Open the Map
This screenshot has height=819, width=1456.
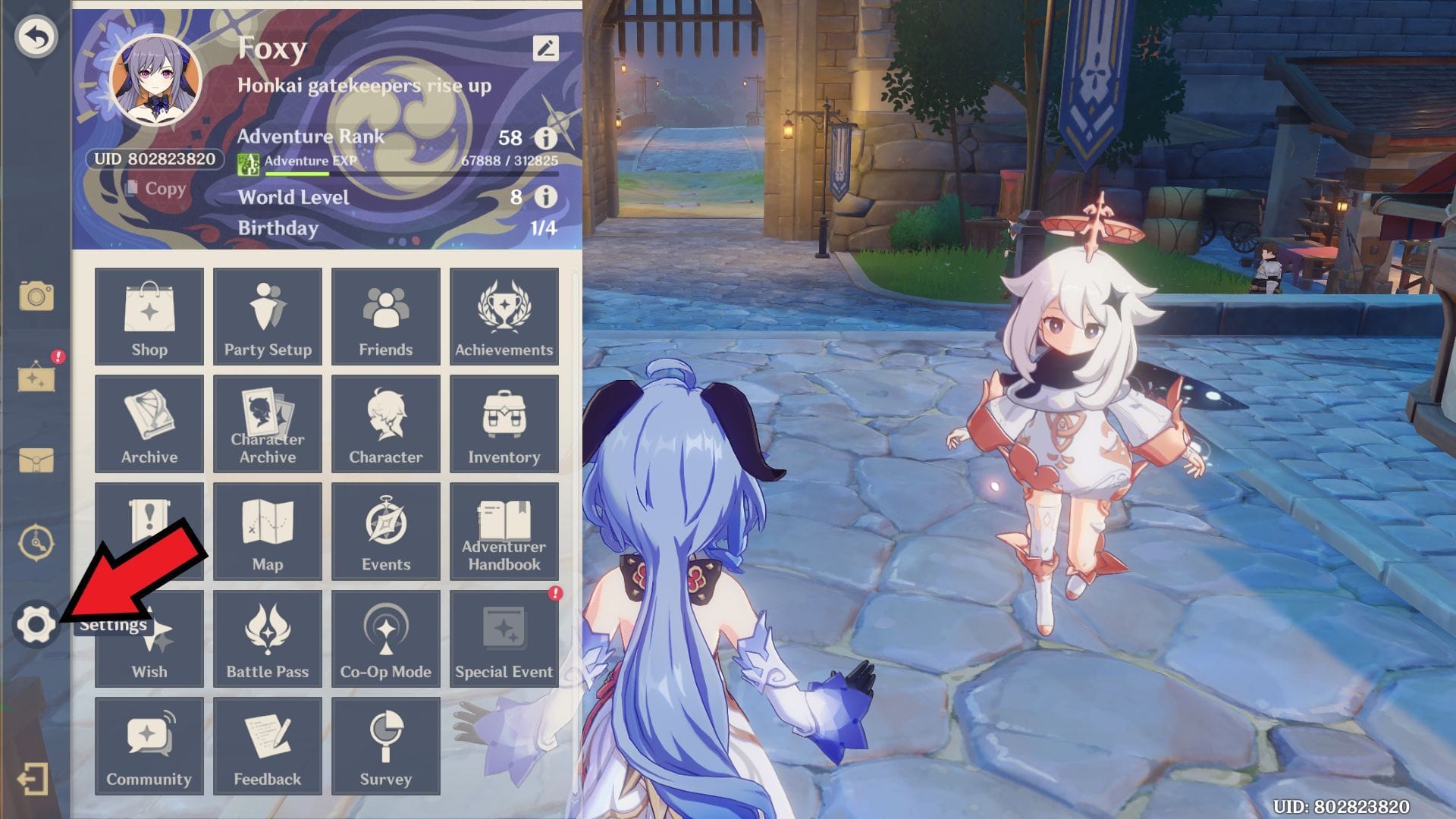267,531
